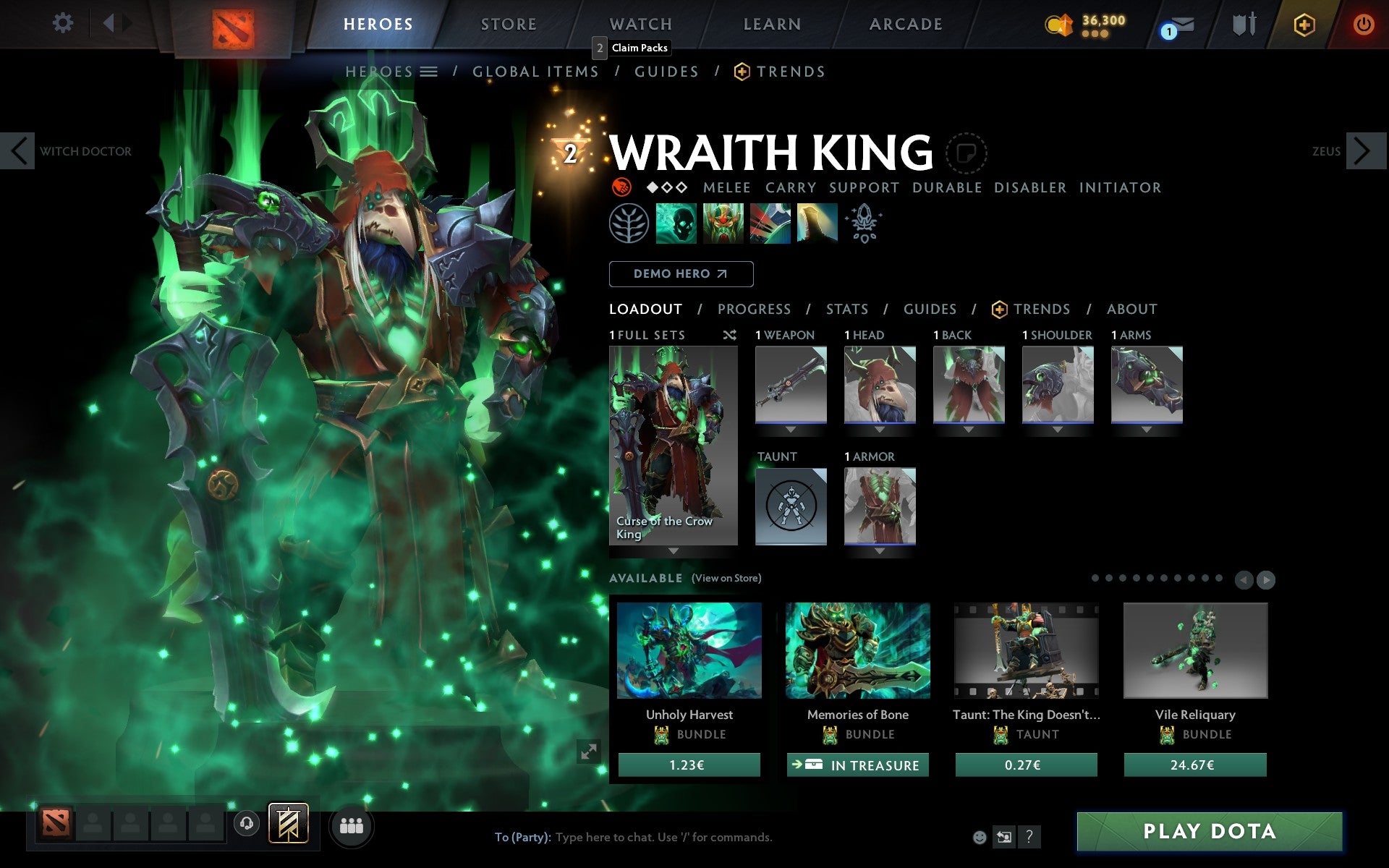Click the Dota Plus shield icon top right
This screenshot has width=1389, height=868.
click(x=1302, y=24)
